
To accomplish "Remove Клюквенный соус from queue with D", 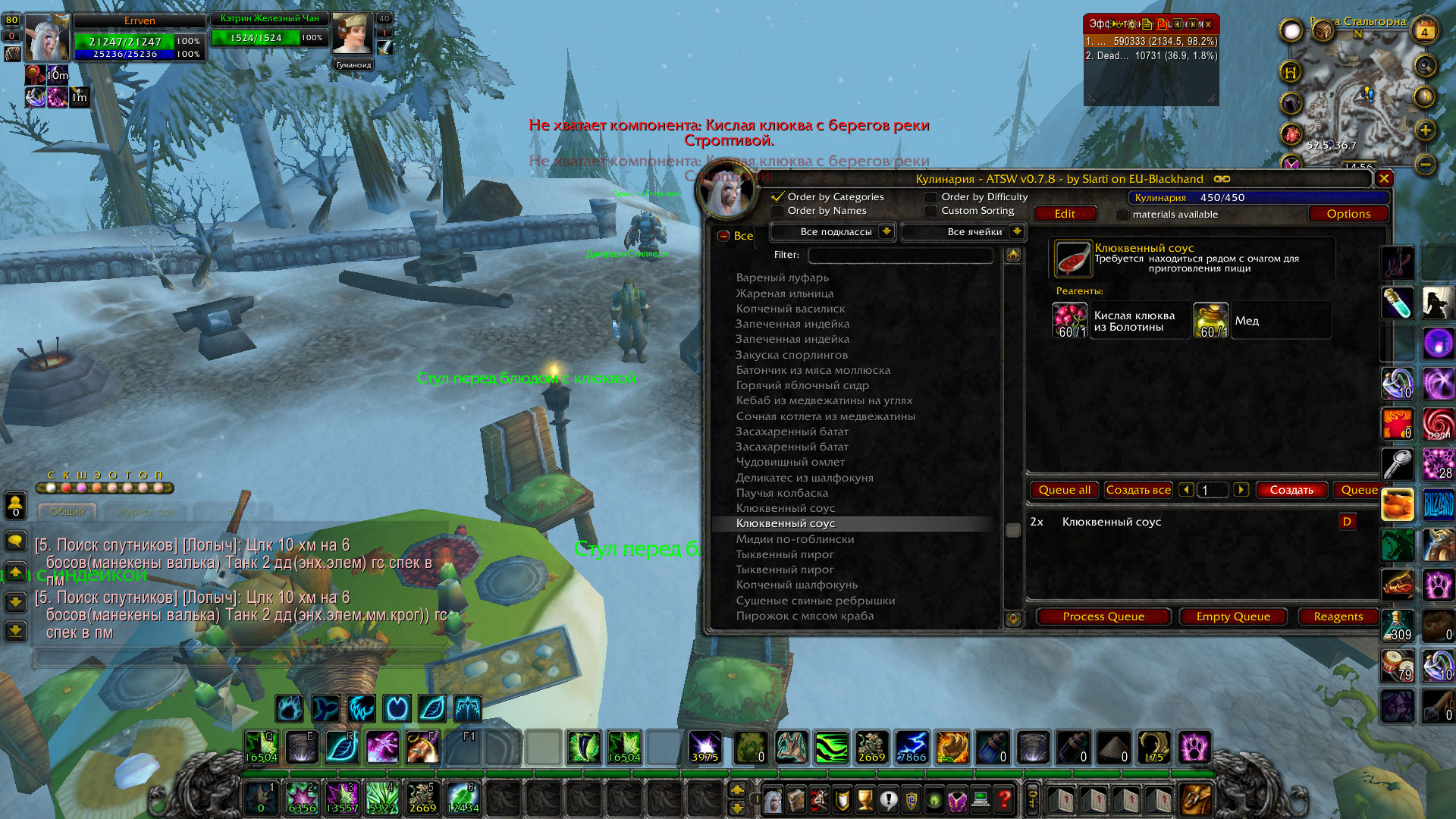I will click(1347, 522).
